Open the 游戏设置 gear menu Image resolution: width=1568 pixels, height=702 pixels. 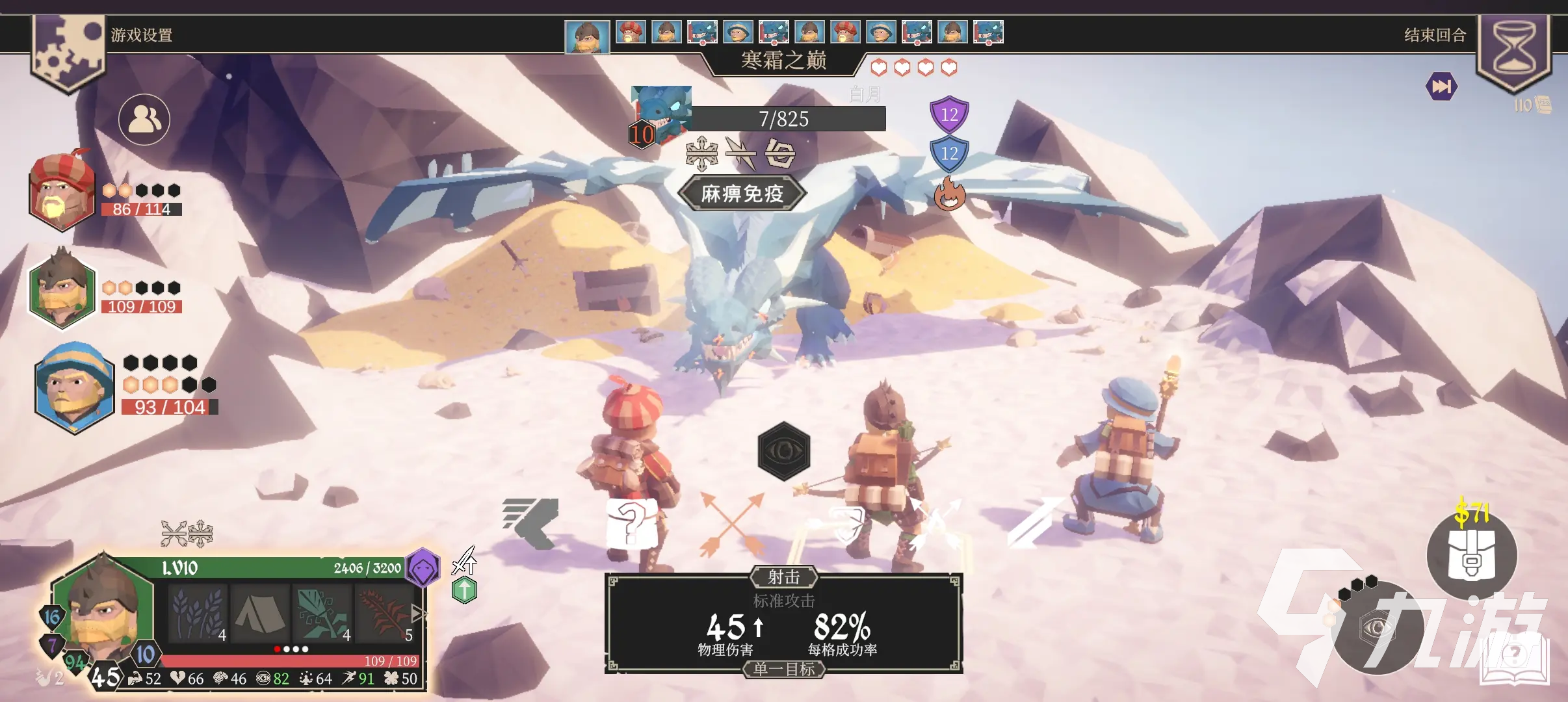68,52
